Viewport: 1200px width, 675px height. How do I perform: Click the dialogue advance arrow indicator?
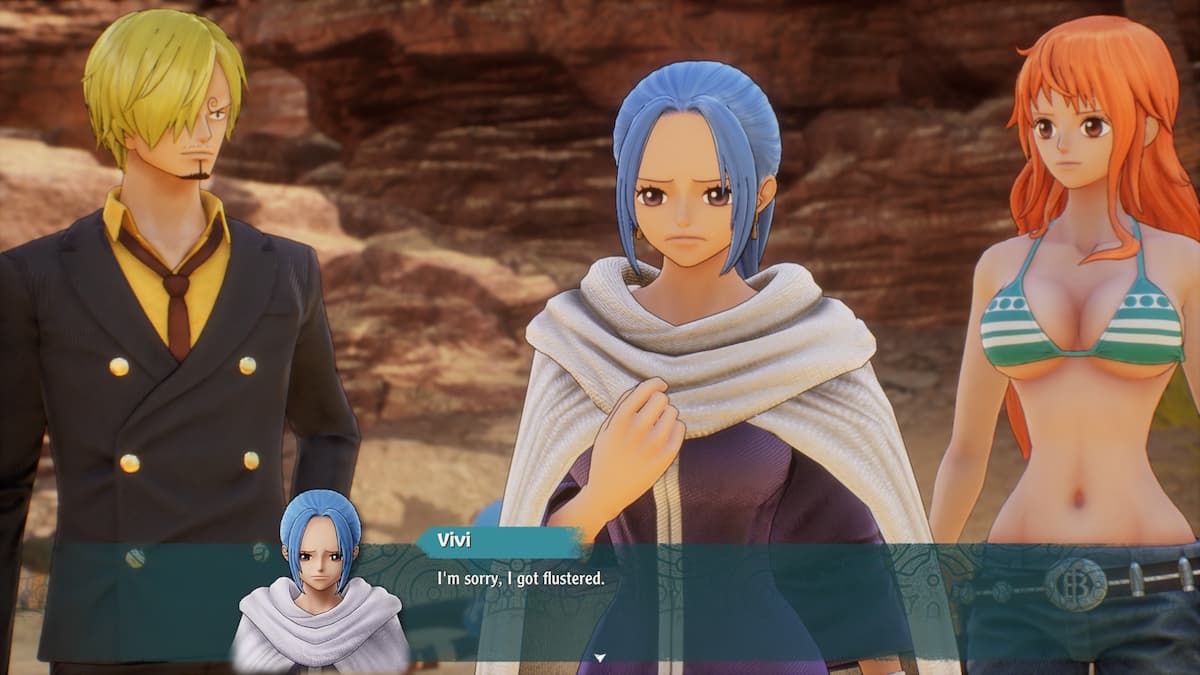[600, 657]
